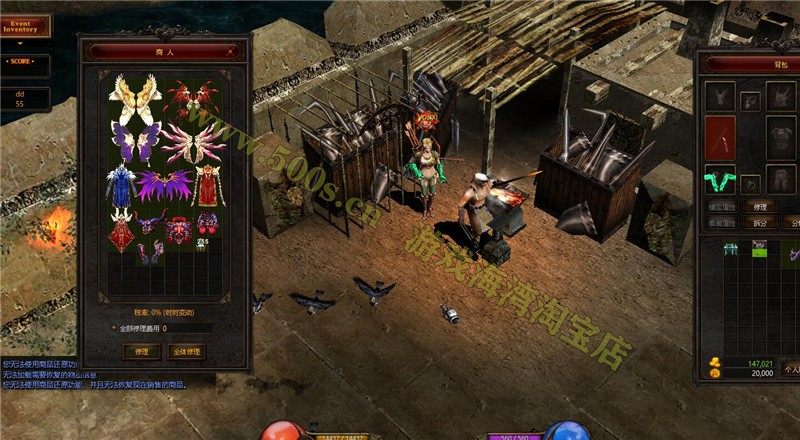The image size is (800, 440).
Task: Click the SCORE panel button
Action: [24, 62]
